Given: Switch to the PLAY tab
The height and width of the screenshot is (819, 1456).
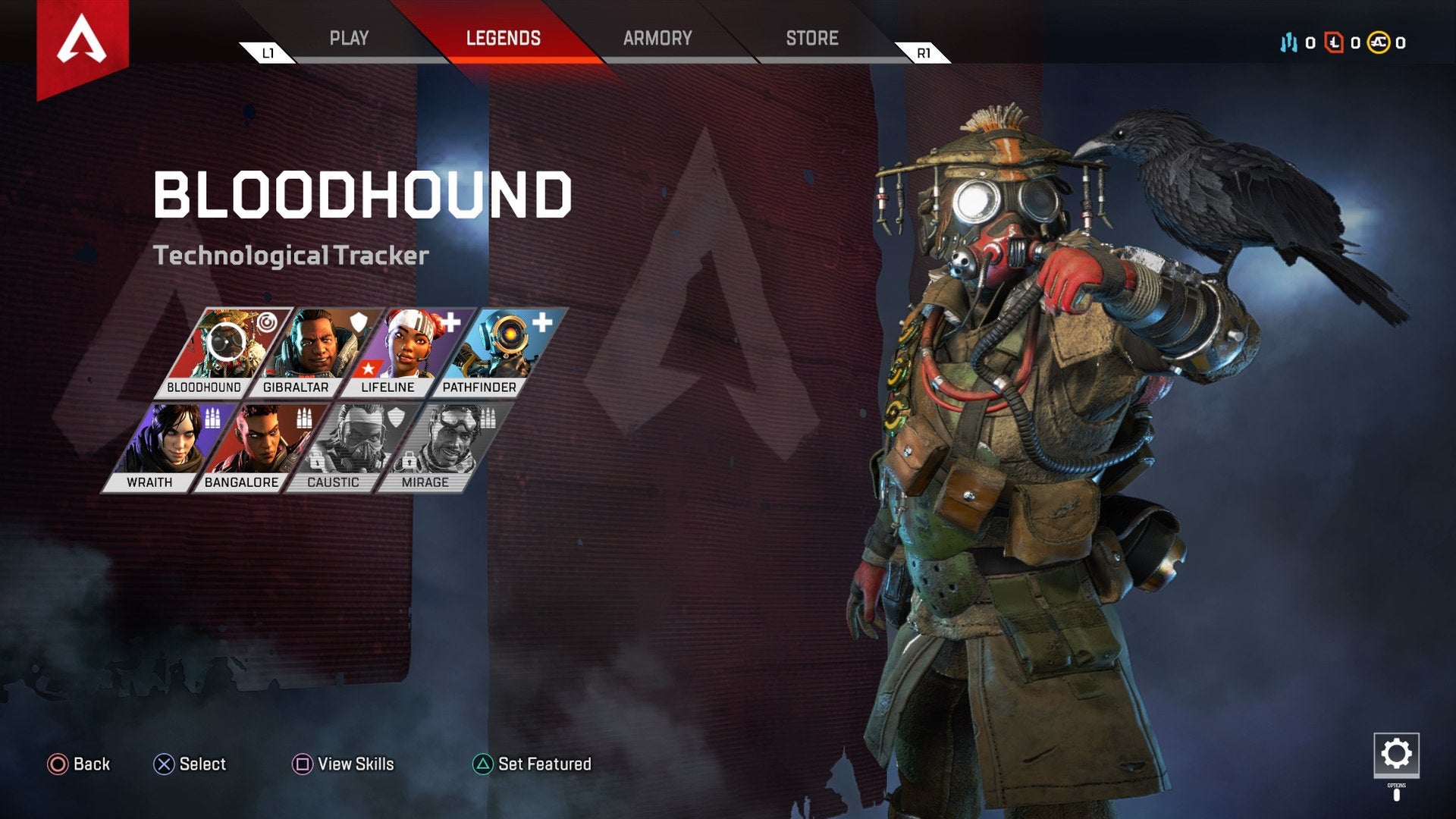Looking at the screenshot, I should click(349, 38).
